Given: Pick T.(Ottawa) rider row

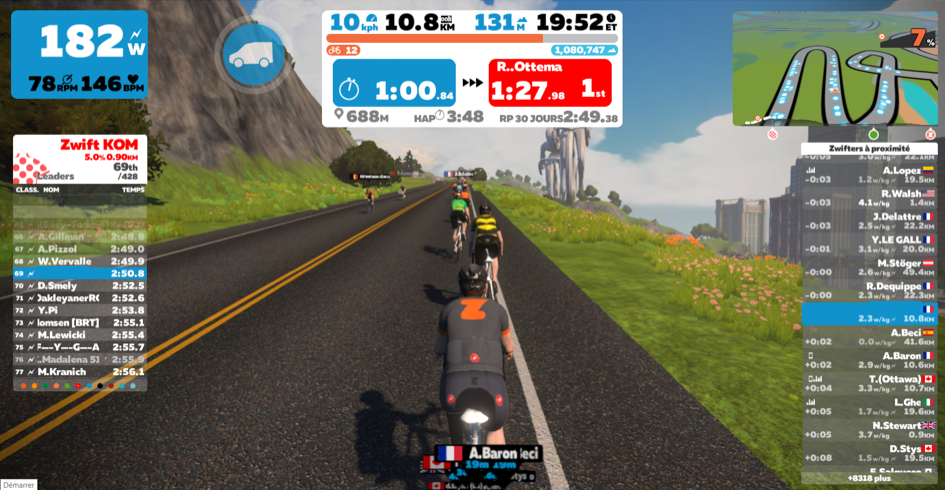Looking at the screenshot, I should (869, 383).
